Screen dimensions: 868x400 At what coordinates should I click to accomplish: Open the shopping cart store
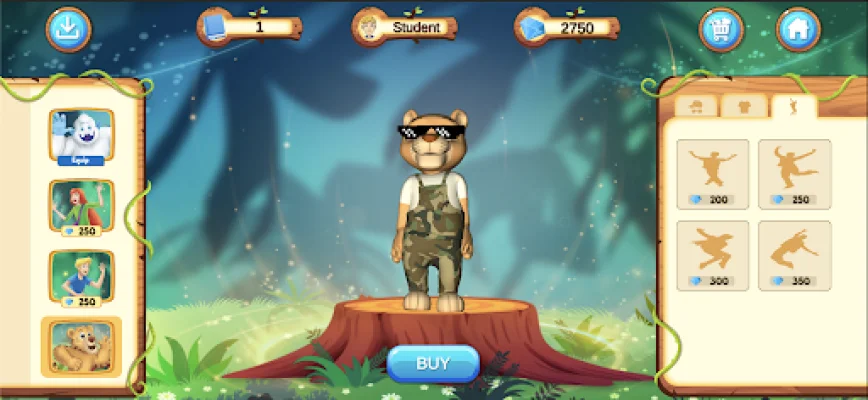[720, 30]
